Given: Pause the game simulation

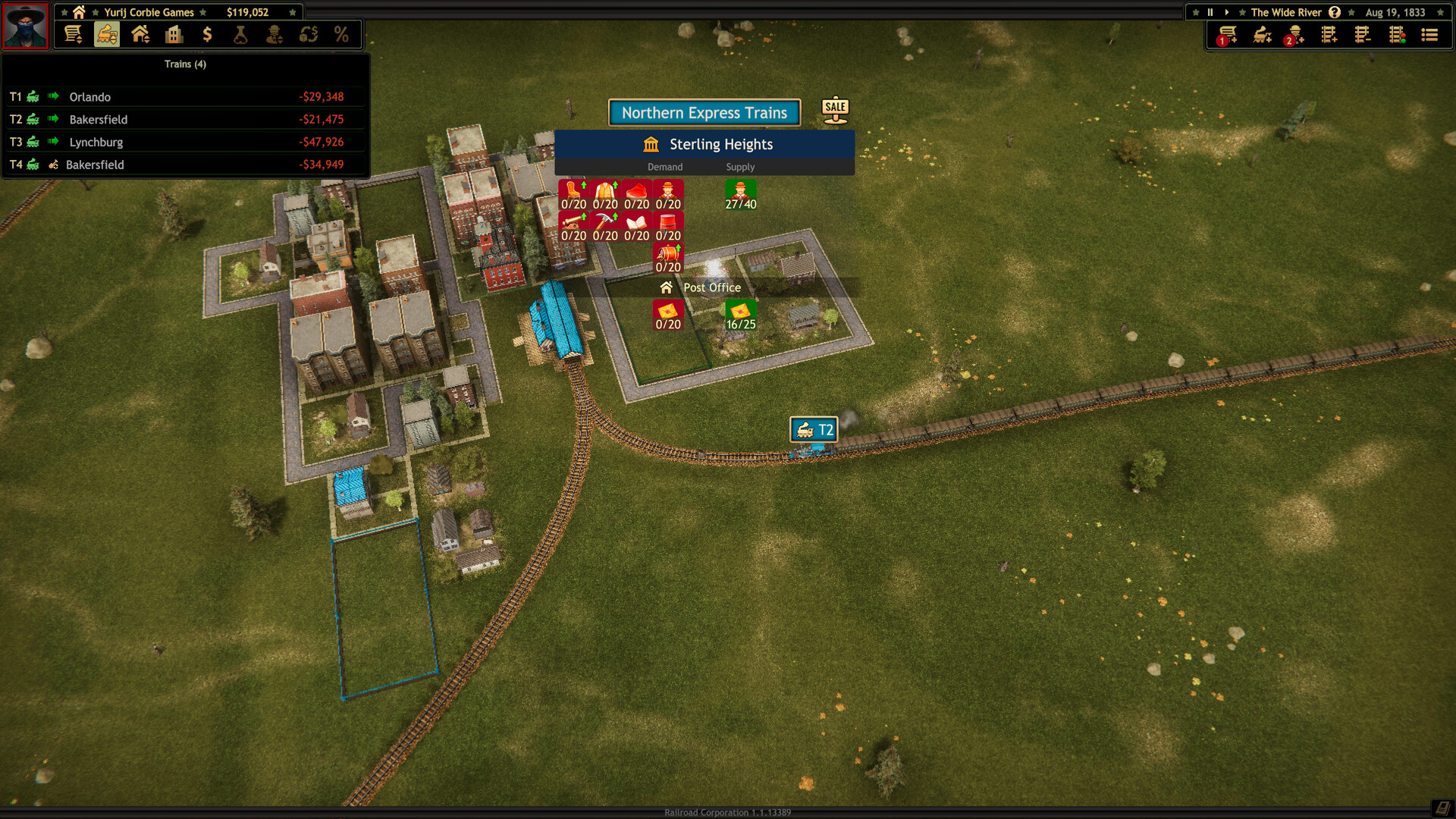Looking at the screenshot, I should coord(1210,12).
